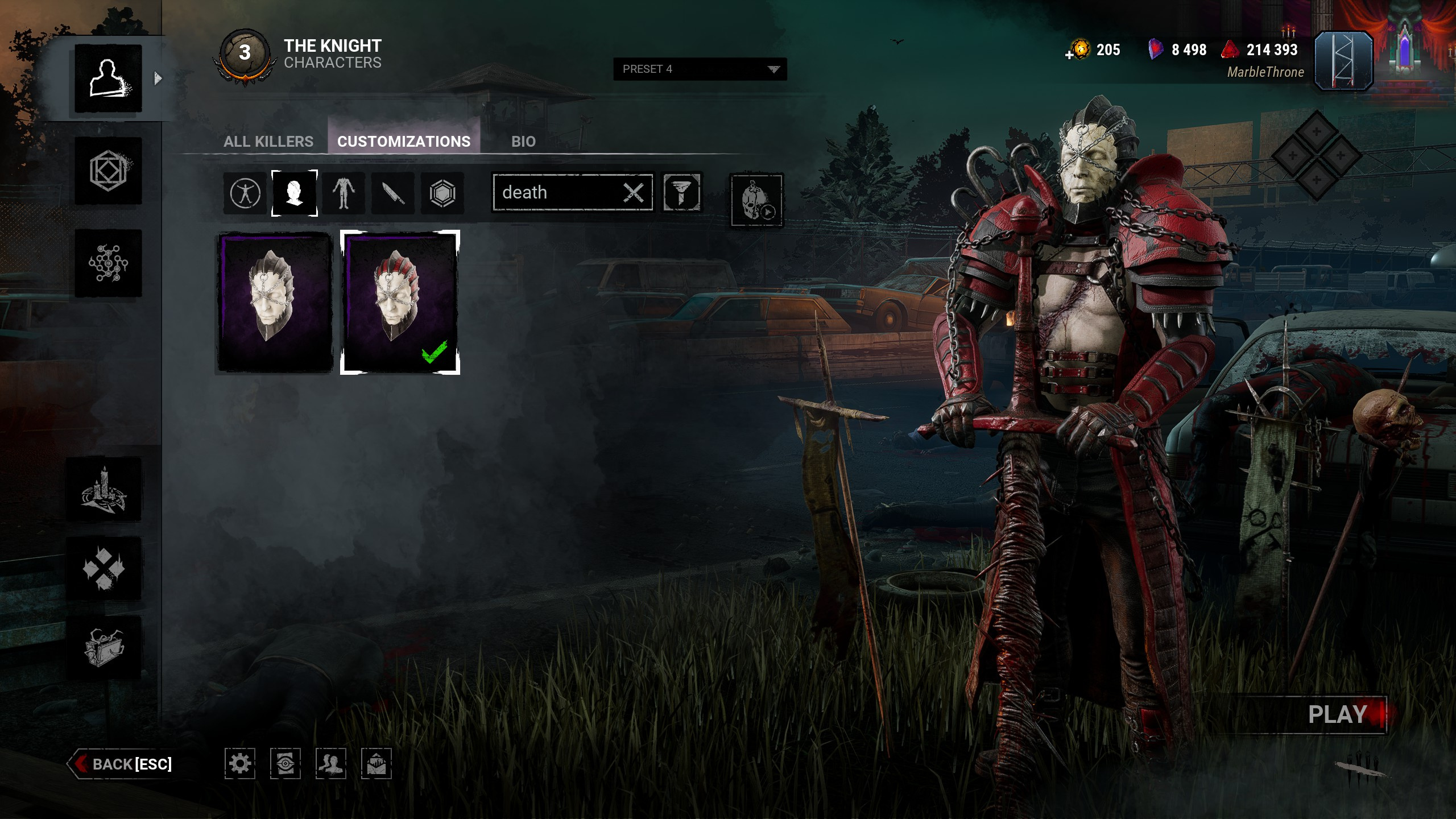Select the weapon blade cosmetics category
Screen dimensions: 1456x819
[x=392, y=193]
